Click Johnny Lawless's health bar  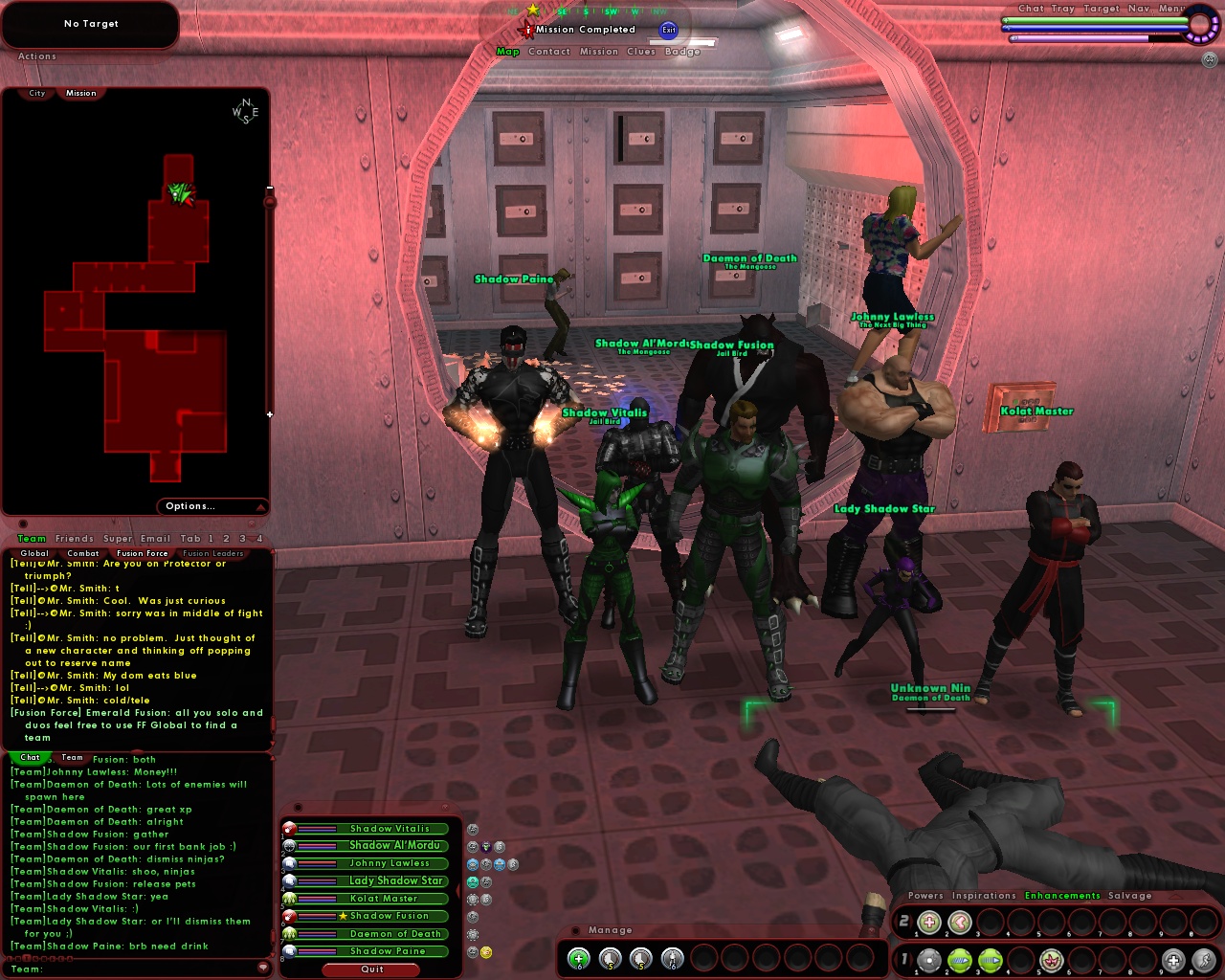click(317, 861)
